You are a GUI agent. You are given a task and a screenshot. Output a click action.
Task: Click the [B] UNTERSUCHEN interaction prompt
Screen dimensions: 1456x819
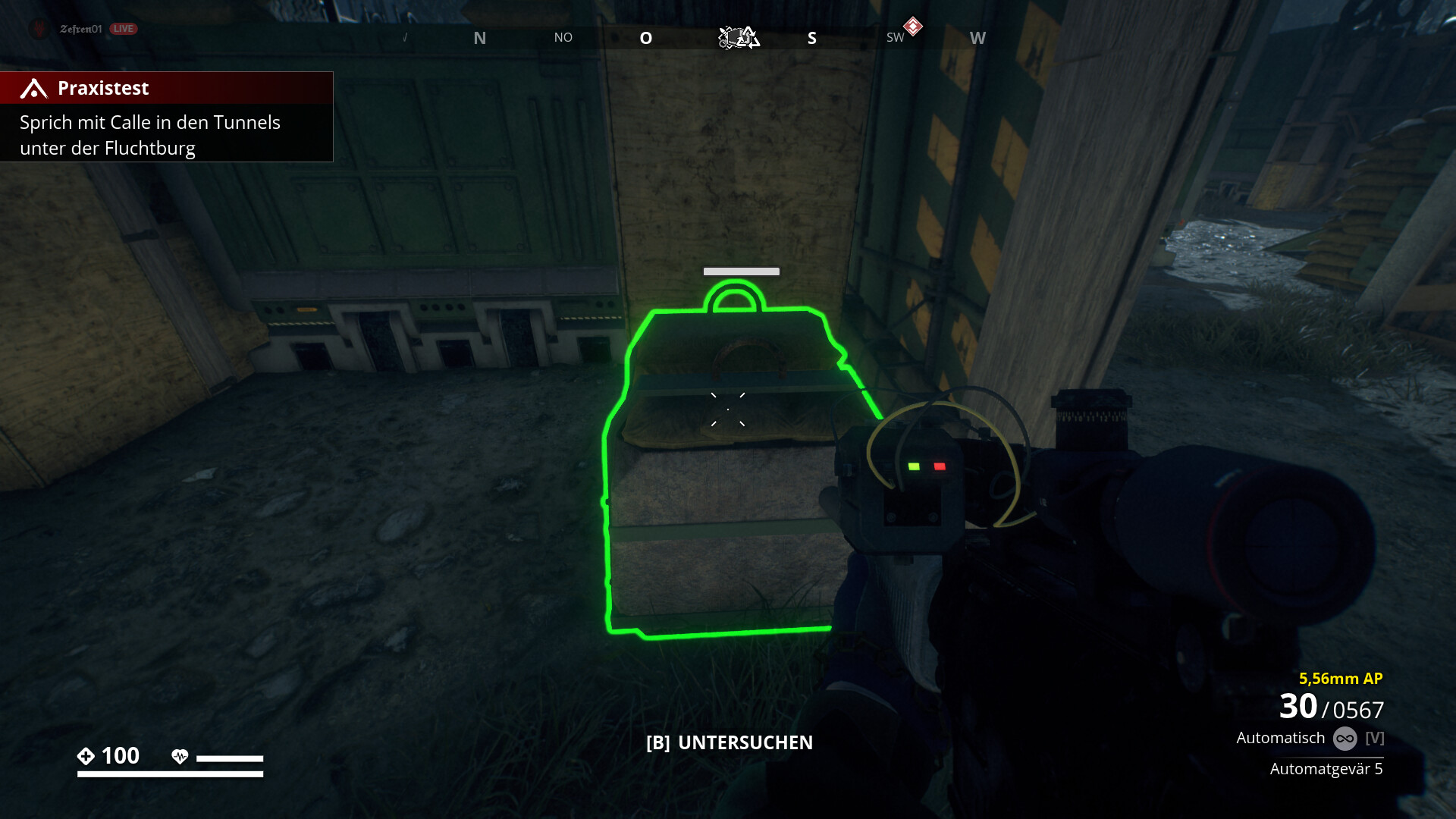tap(728, 742)
